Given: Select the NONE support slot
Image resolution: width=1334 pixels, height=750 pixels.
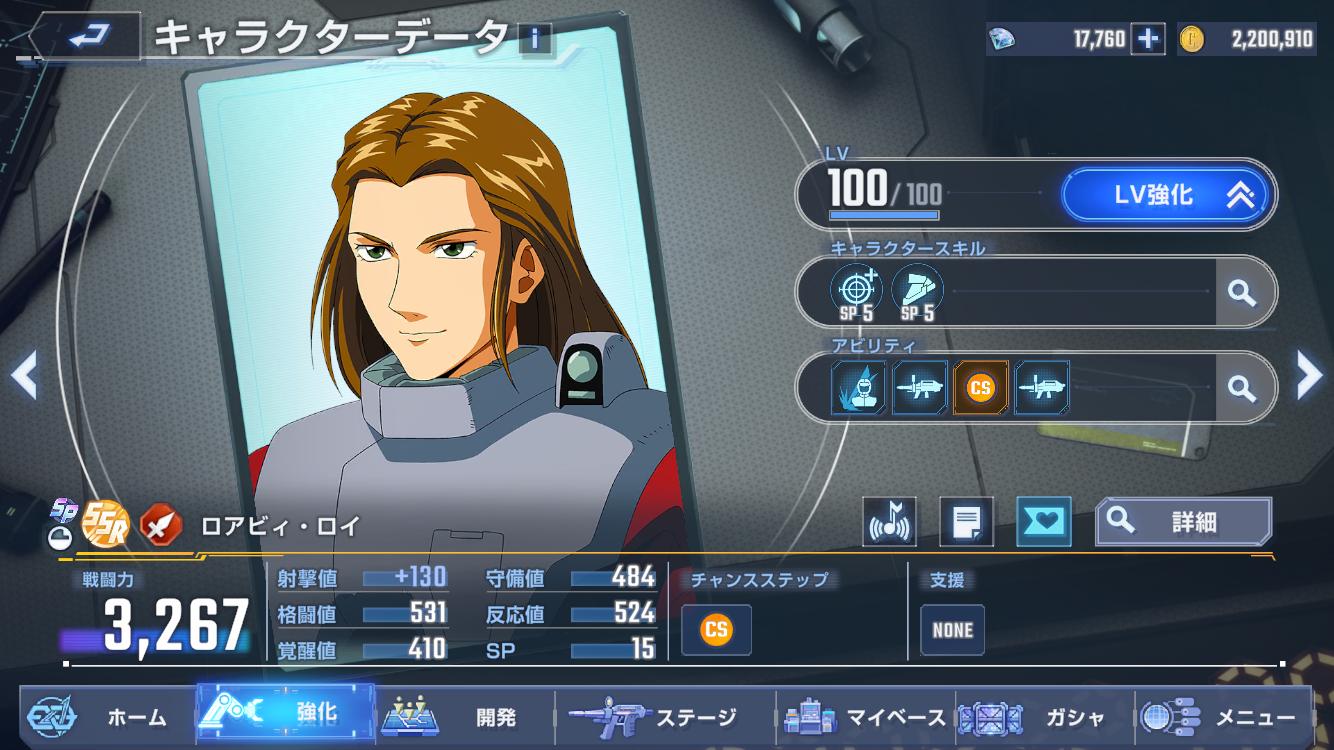Looking at the screenshot, I should coord(952,630).
